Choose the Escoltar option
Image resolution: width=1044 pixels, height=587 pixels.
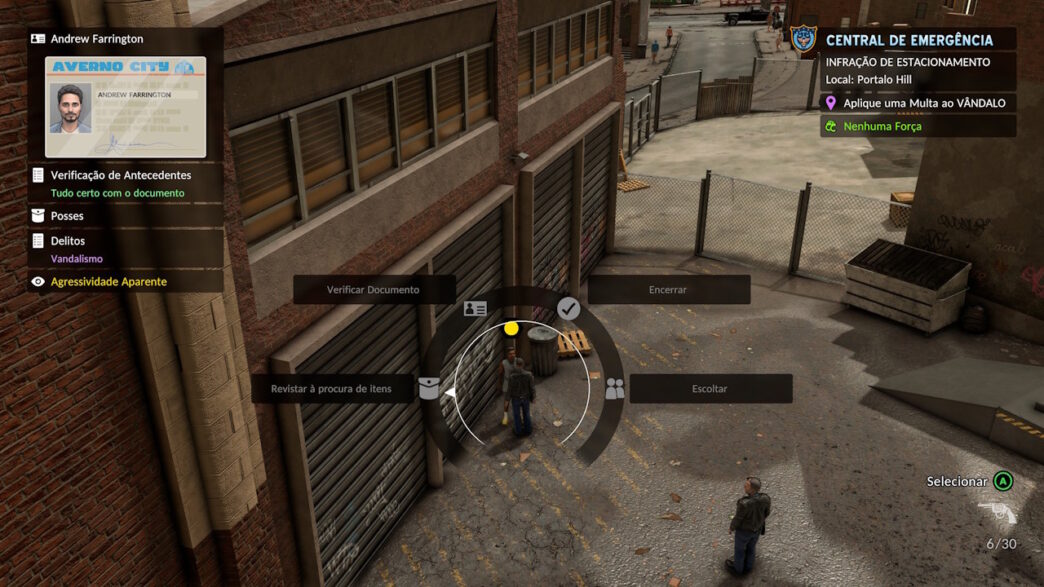click(710, 388)
